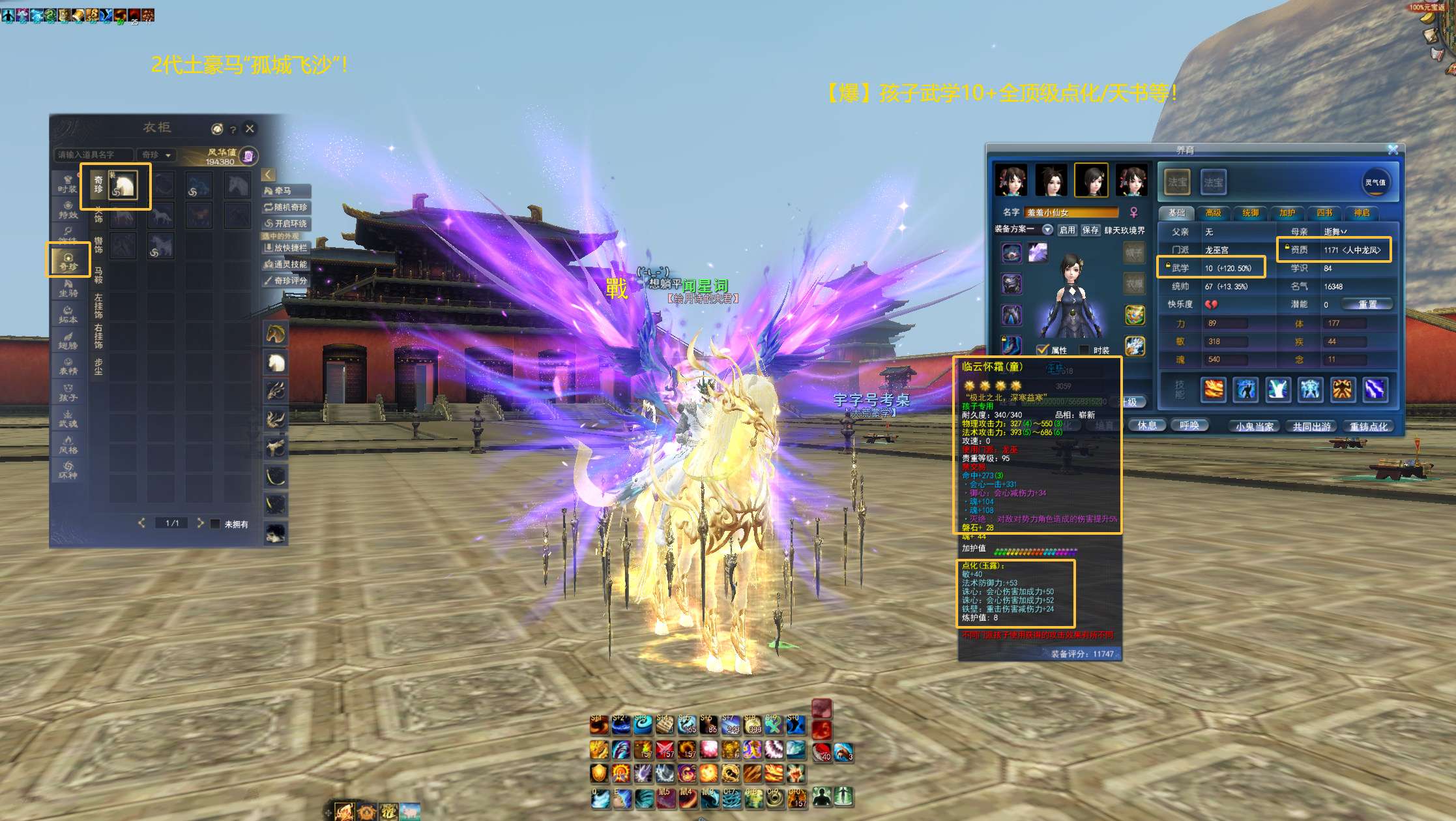Close the 衣柜 wardrobe panel
The width and height of the screenshot is (1456, 821).
(250, 128)
